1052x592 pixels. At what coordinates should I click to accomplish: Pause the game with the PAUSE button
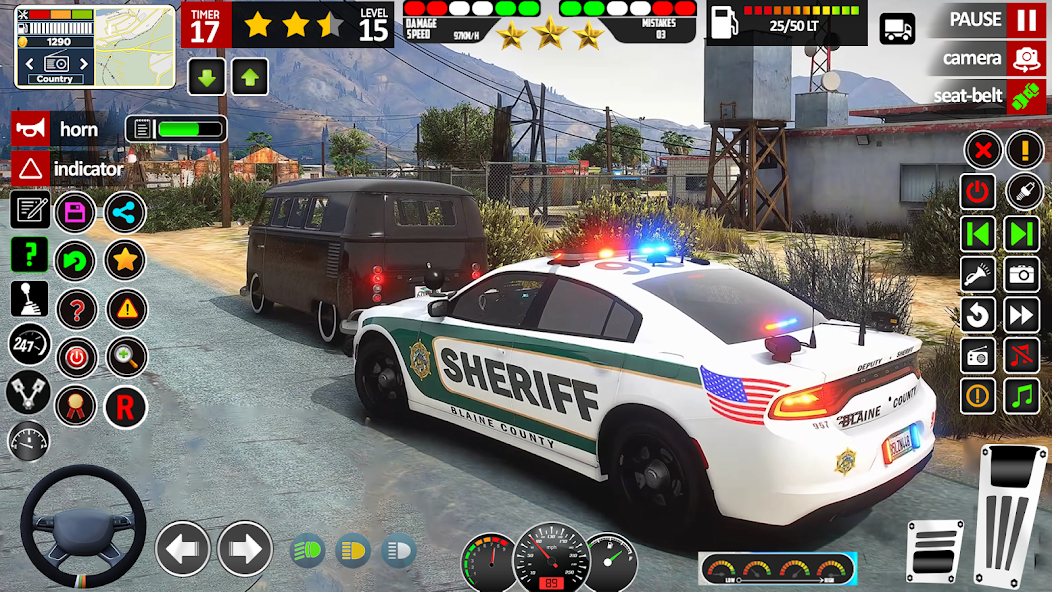[1026, 20]
